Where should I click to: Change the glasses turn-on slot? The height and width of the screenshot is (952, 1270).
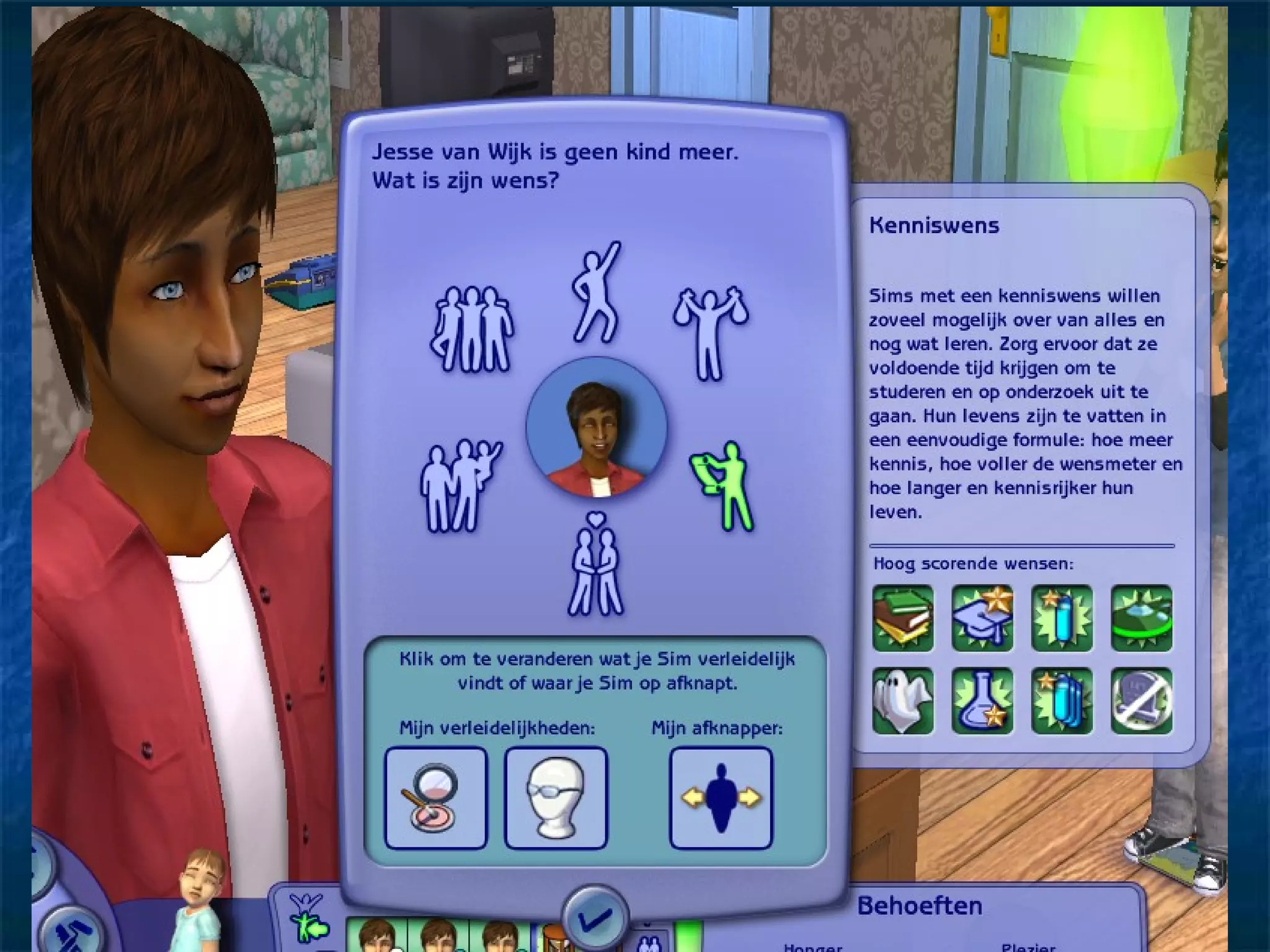556,798
